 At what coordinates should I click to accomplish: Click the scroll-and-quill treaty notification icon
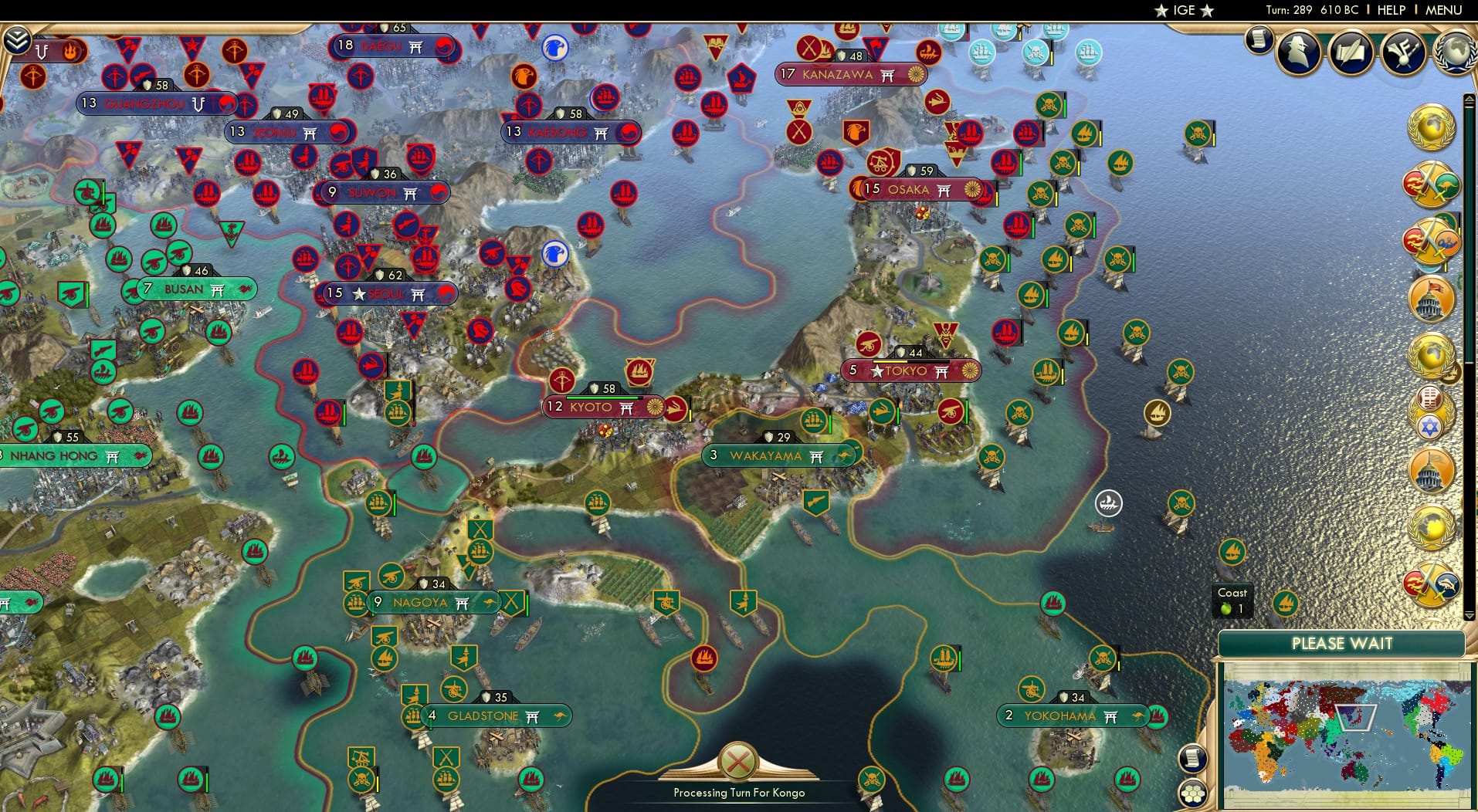pyautogui.click(x=1350, y=52)
